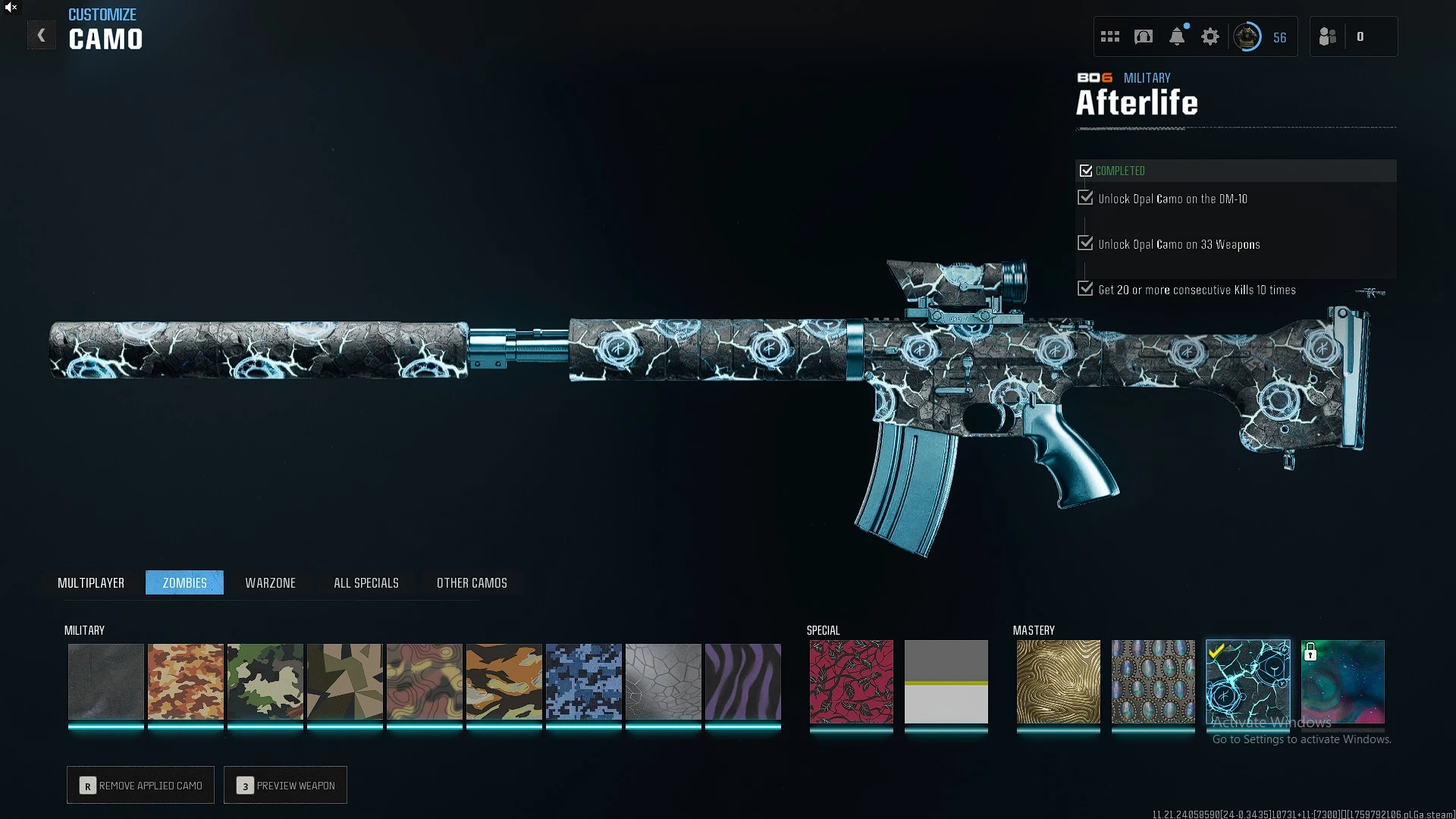
Task: Choose the orange woodland camo swatch
Action: pyautogui.click(x=186, y=682)
